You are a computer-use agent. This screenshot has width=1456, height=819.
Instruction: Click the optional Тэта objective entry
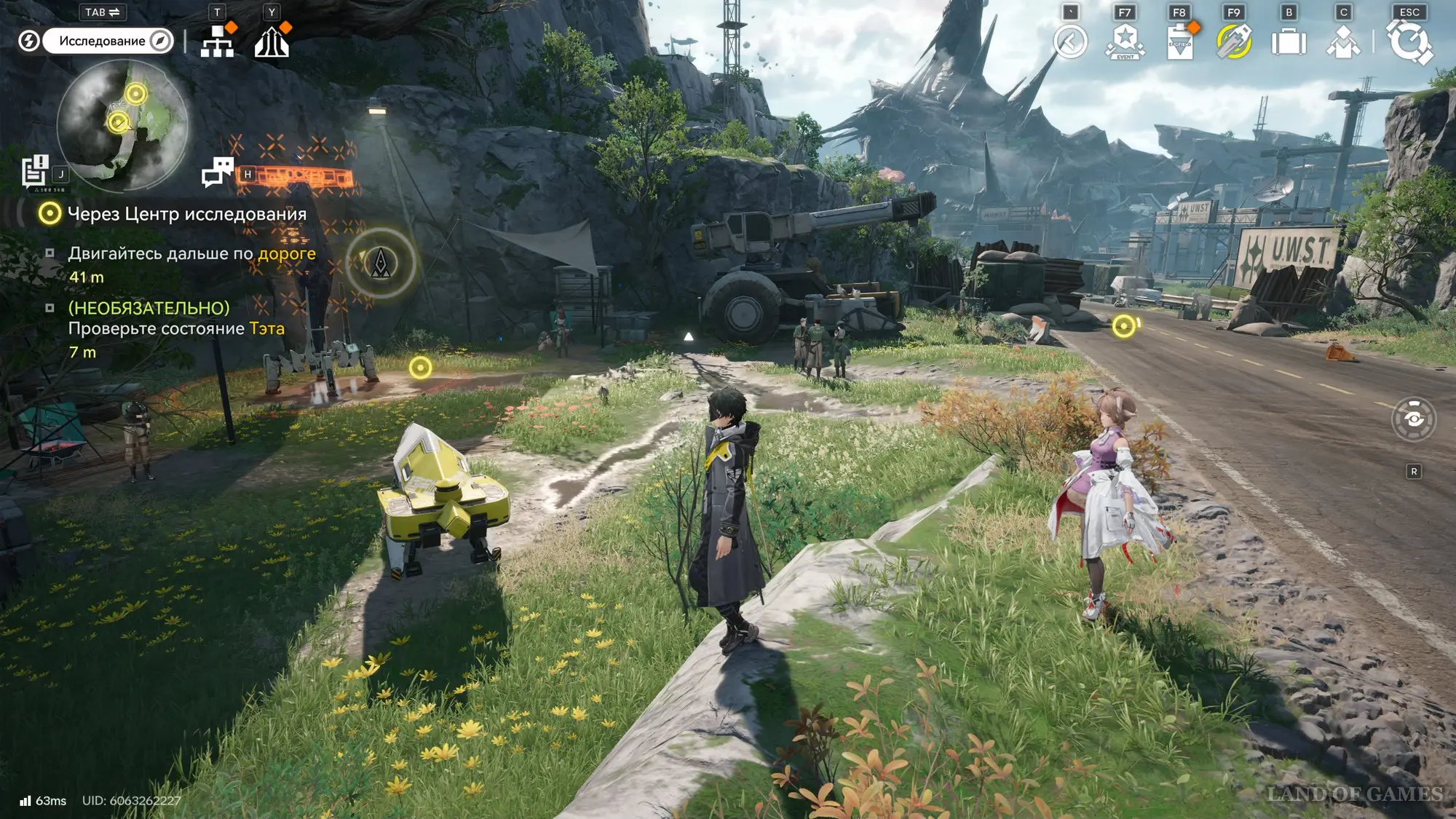[176, 328]
